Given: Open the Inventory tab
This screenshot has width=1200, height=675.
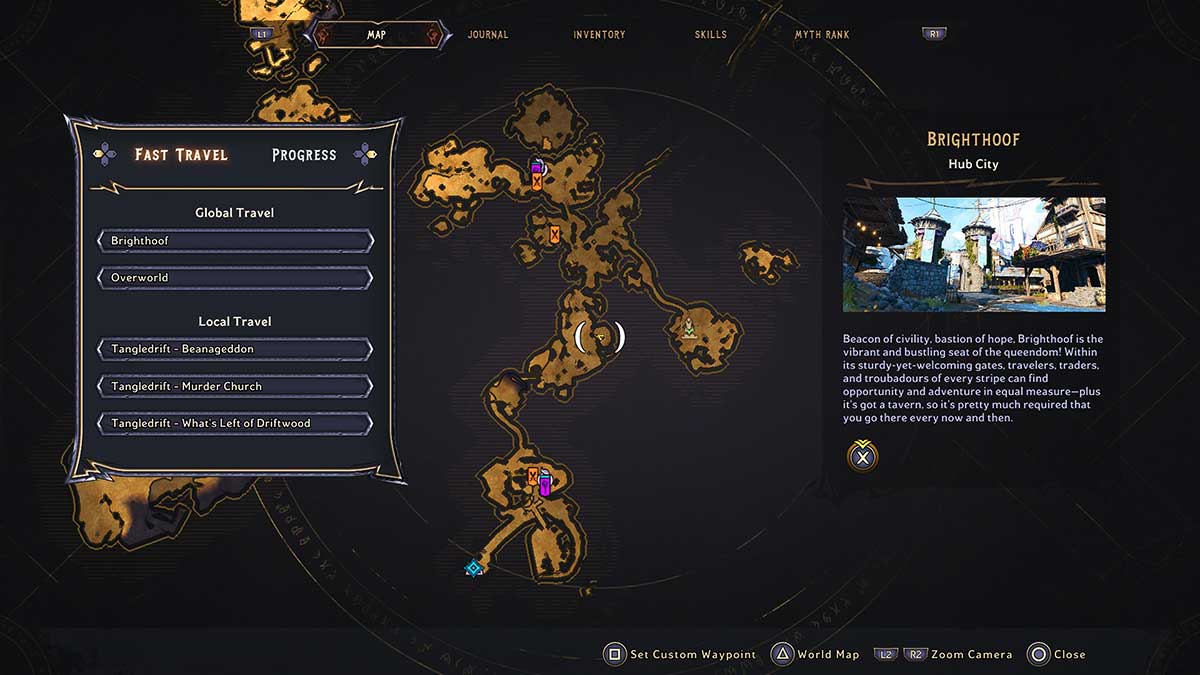Looking at the screenshot, I should pyautogui.click(x=599, y=35).
